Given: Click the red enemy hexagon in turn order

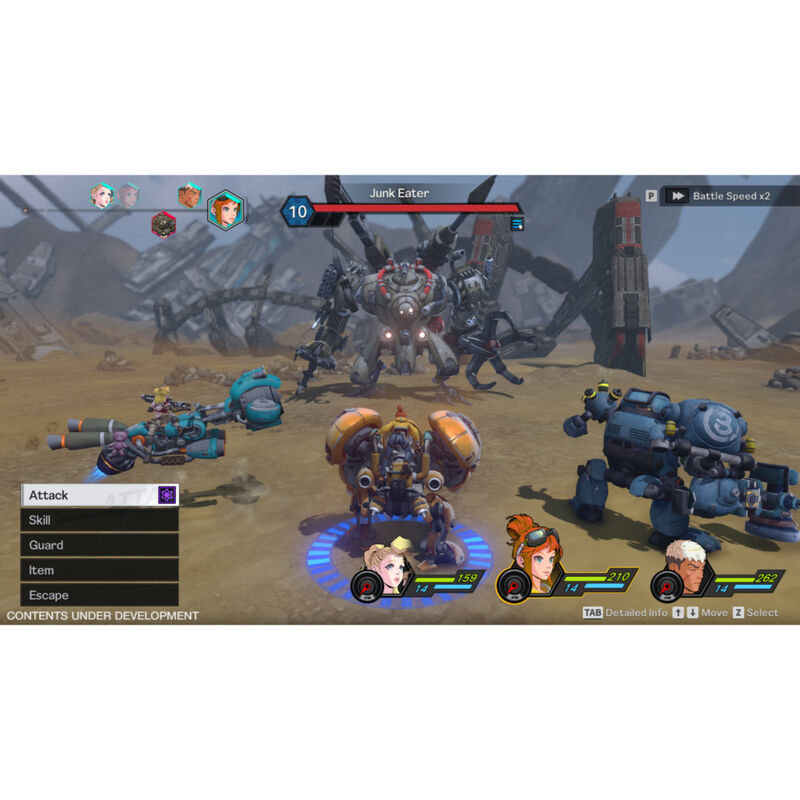Looking at the screenshot, I should point(164,225).
